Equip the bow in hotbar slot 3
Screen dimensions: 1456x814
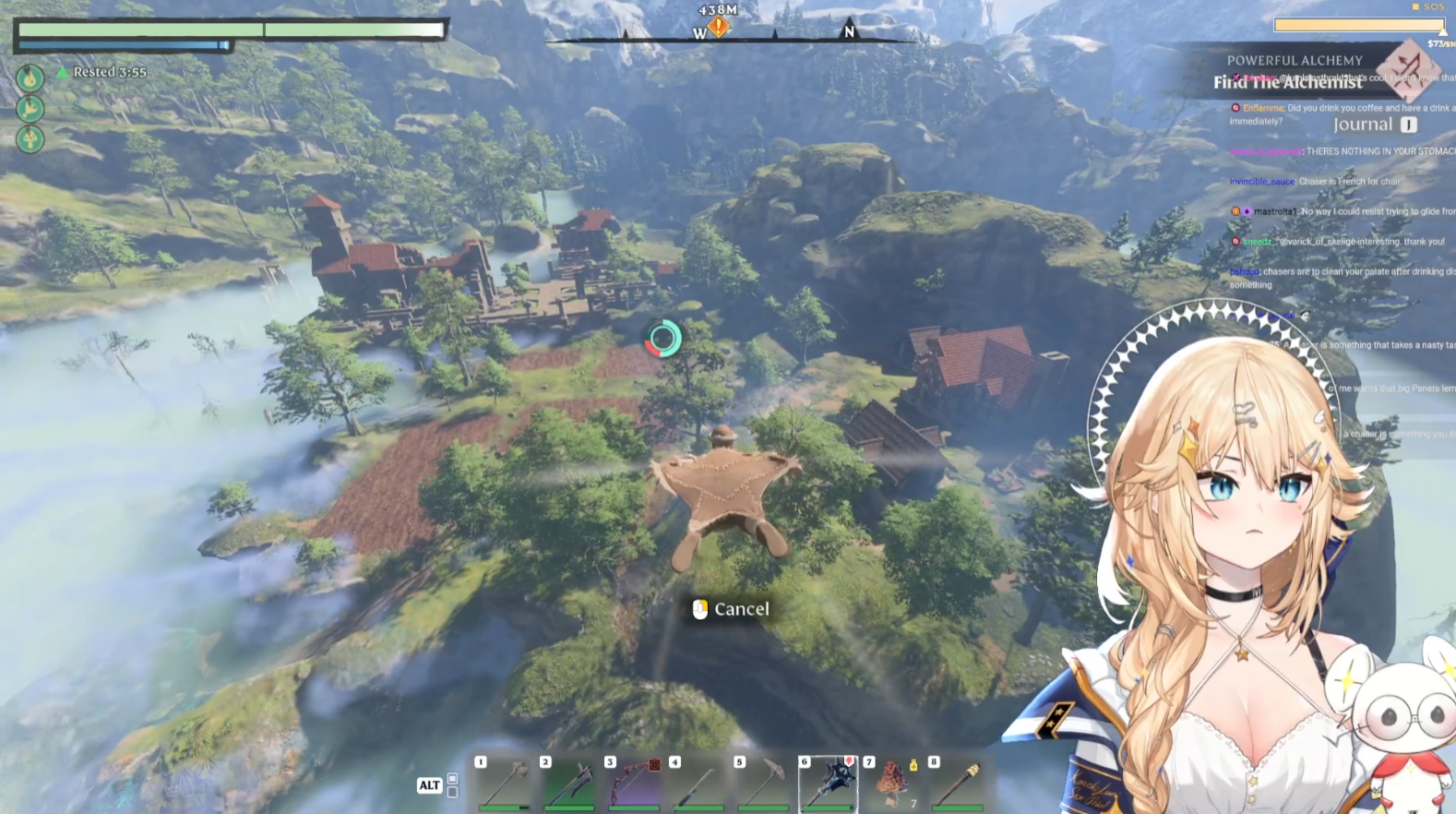pos(633,784)
